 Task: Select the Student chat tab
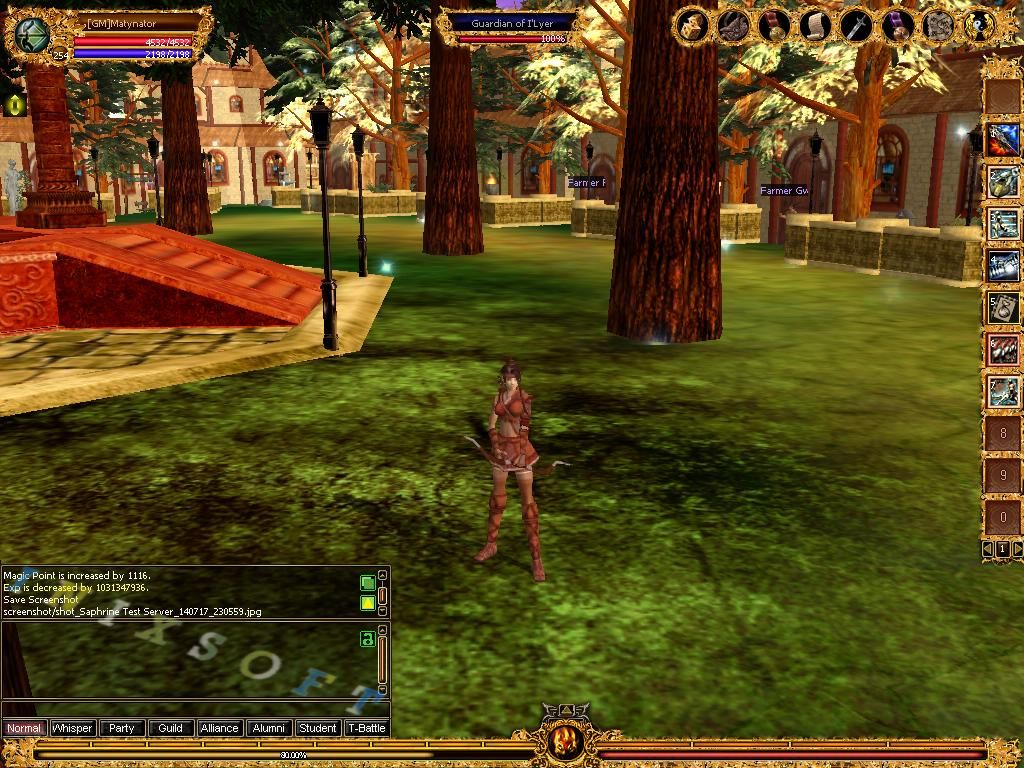point(317,728)
